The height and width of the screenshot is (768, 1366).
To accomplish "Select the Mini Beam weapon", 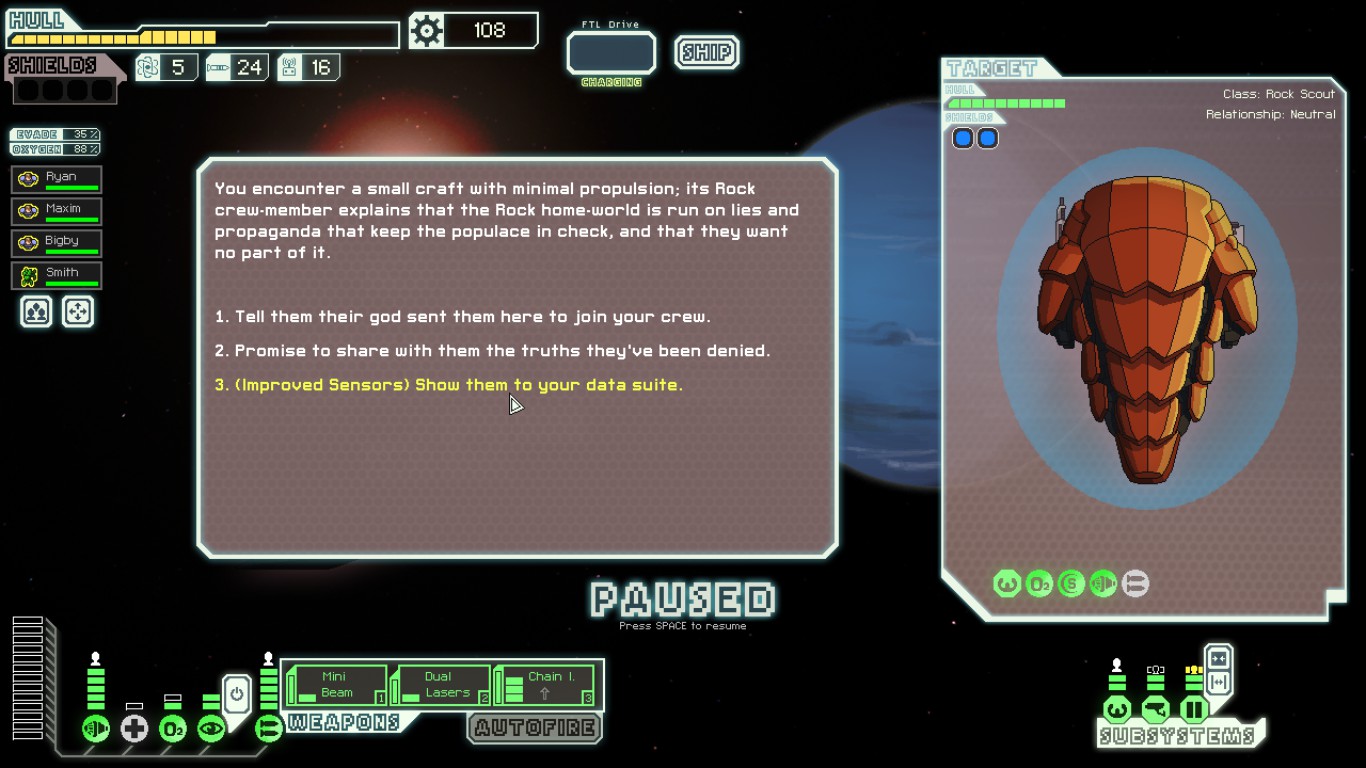I will pos(337,685).
